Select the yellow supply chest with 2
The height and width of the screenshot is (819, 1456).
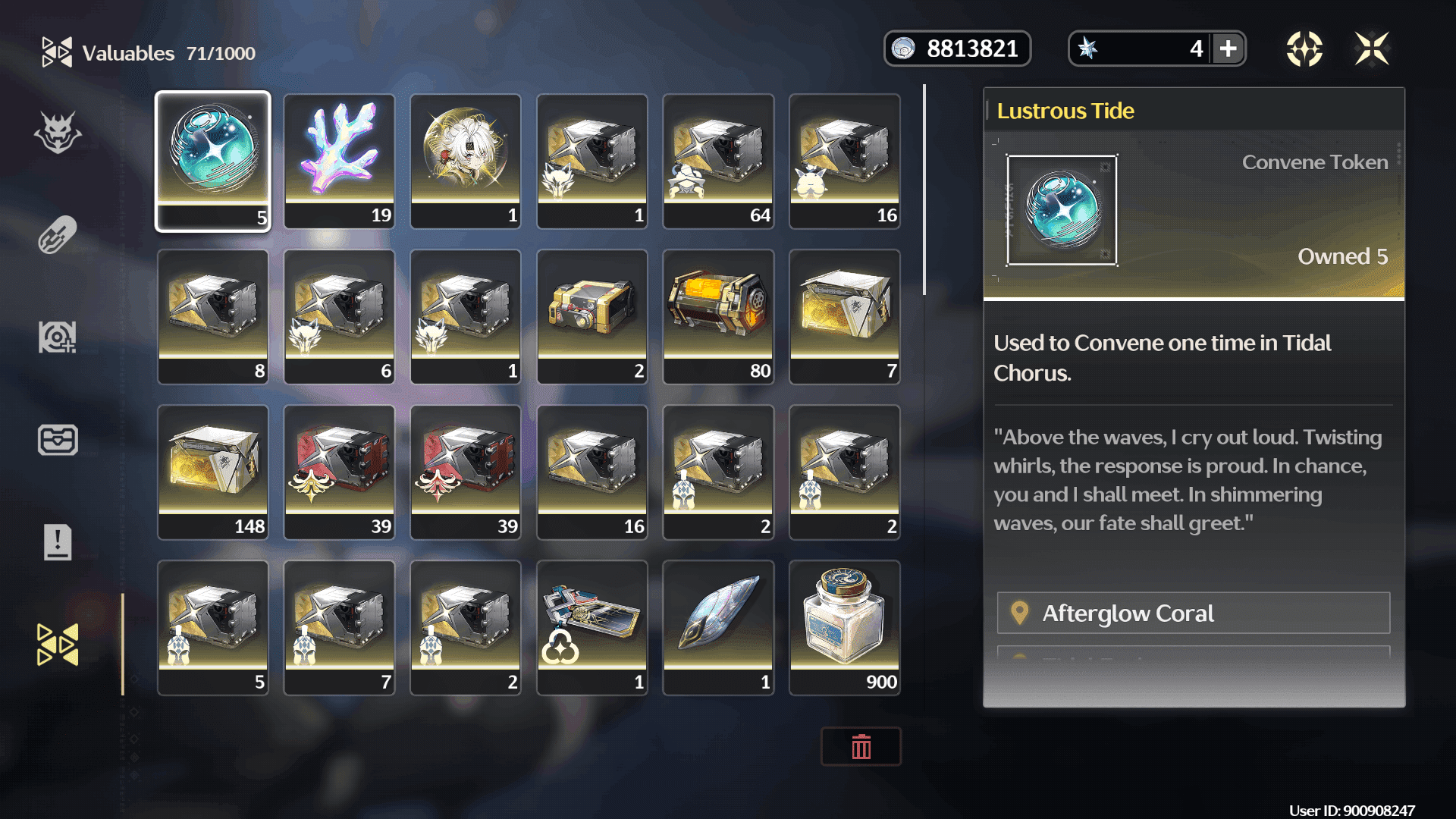pyautogui.click(x=592, y=316)
